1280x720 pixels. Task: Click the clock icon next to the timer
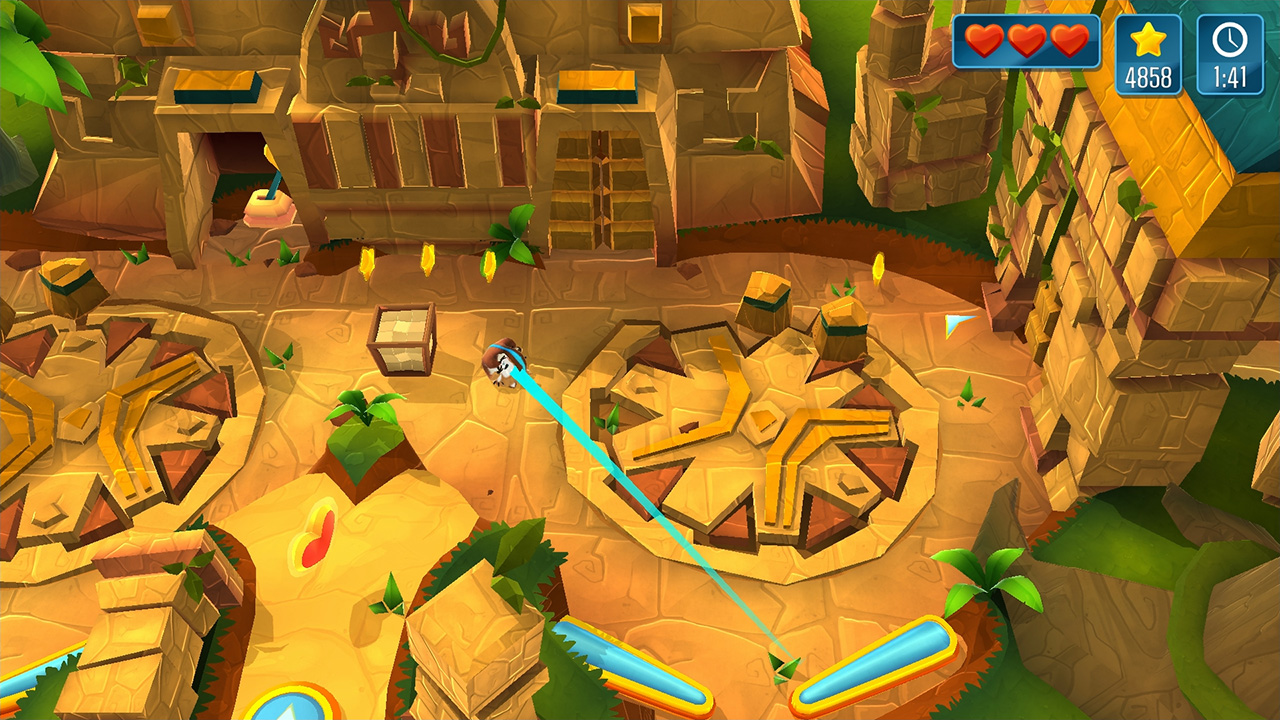[1229, 42]
